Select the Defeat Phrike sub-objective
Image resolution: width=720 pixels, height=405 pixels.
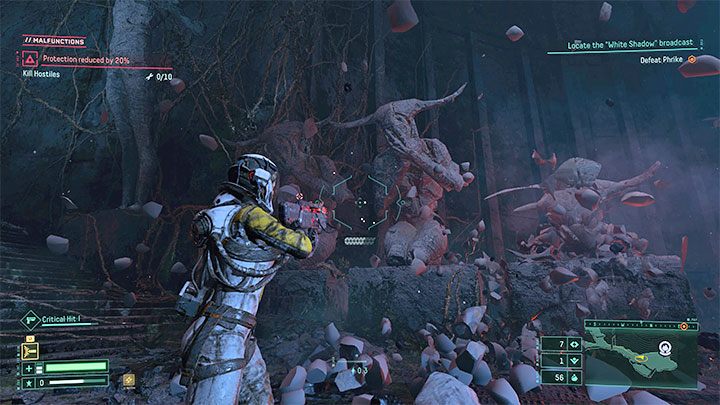pos(663,59)
